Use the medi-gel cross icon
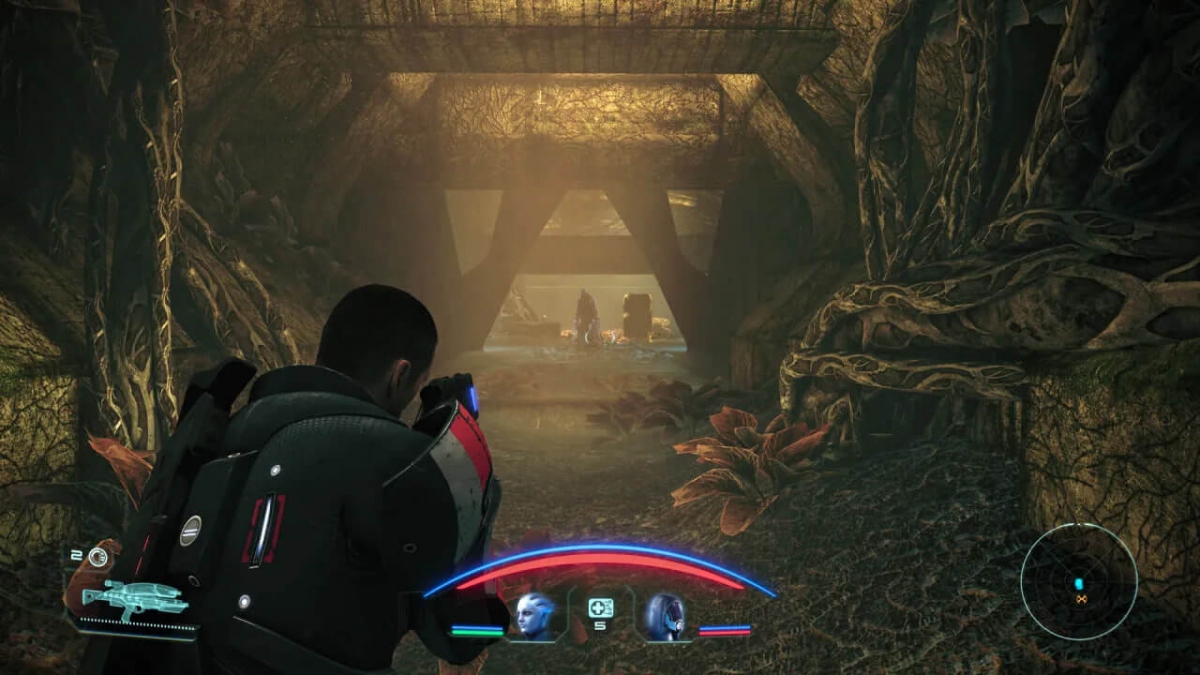The width and height of the screenshot is (1200, 675). point(600,607)
